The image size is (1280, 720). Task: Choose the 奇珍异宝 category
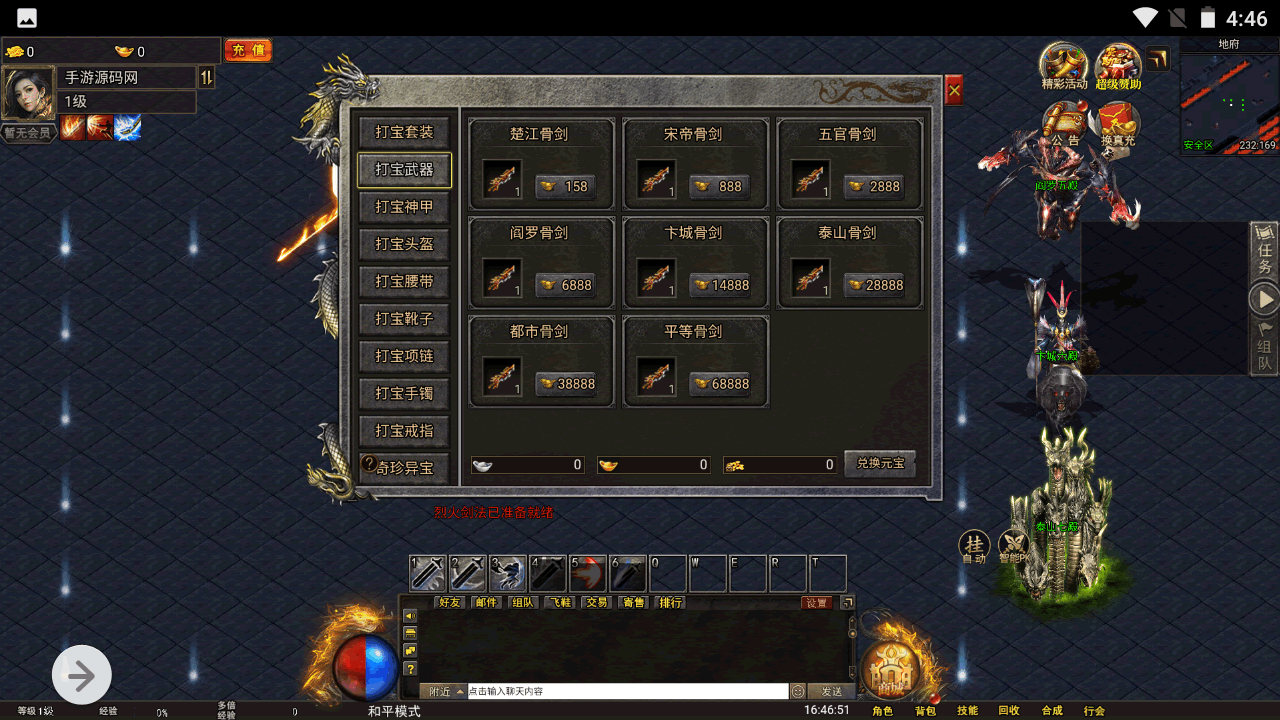404,467
